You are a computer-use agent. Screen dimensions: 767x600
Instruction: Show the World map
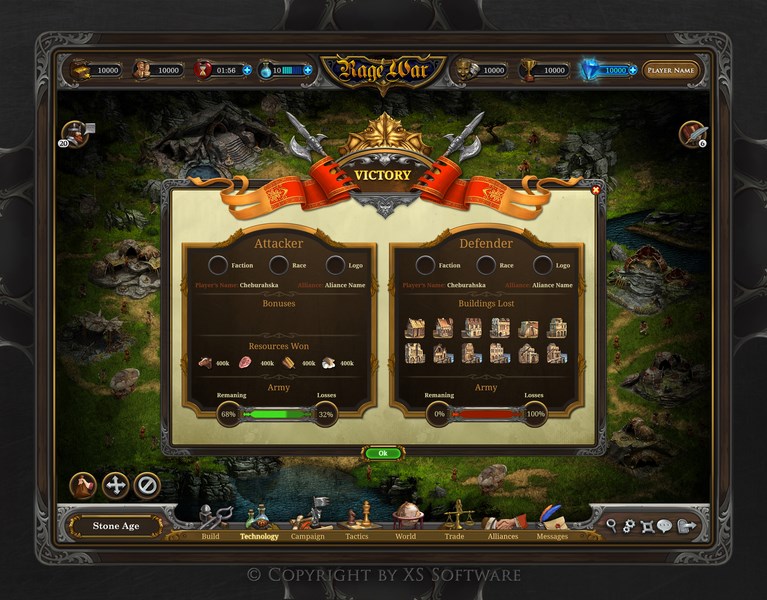pos(405,521)
